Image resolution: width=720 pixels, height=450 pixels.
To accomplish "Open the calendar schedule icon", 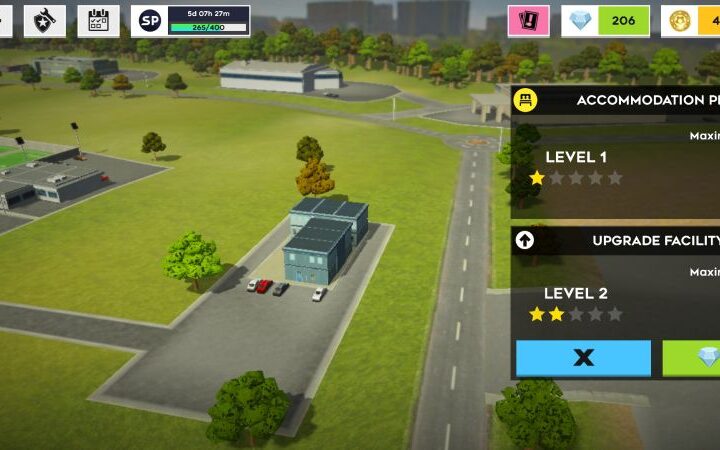I will (98, 20).
